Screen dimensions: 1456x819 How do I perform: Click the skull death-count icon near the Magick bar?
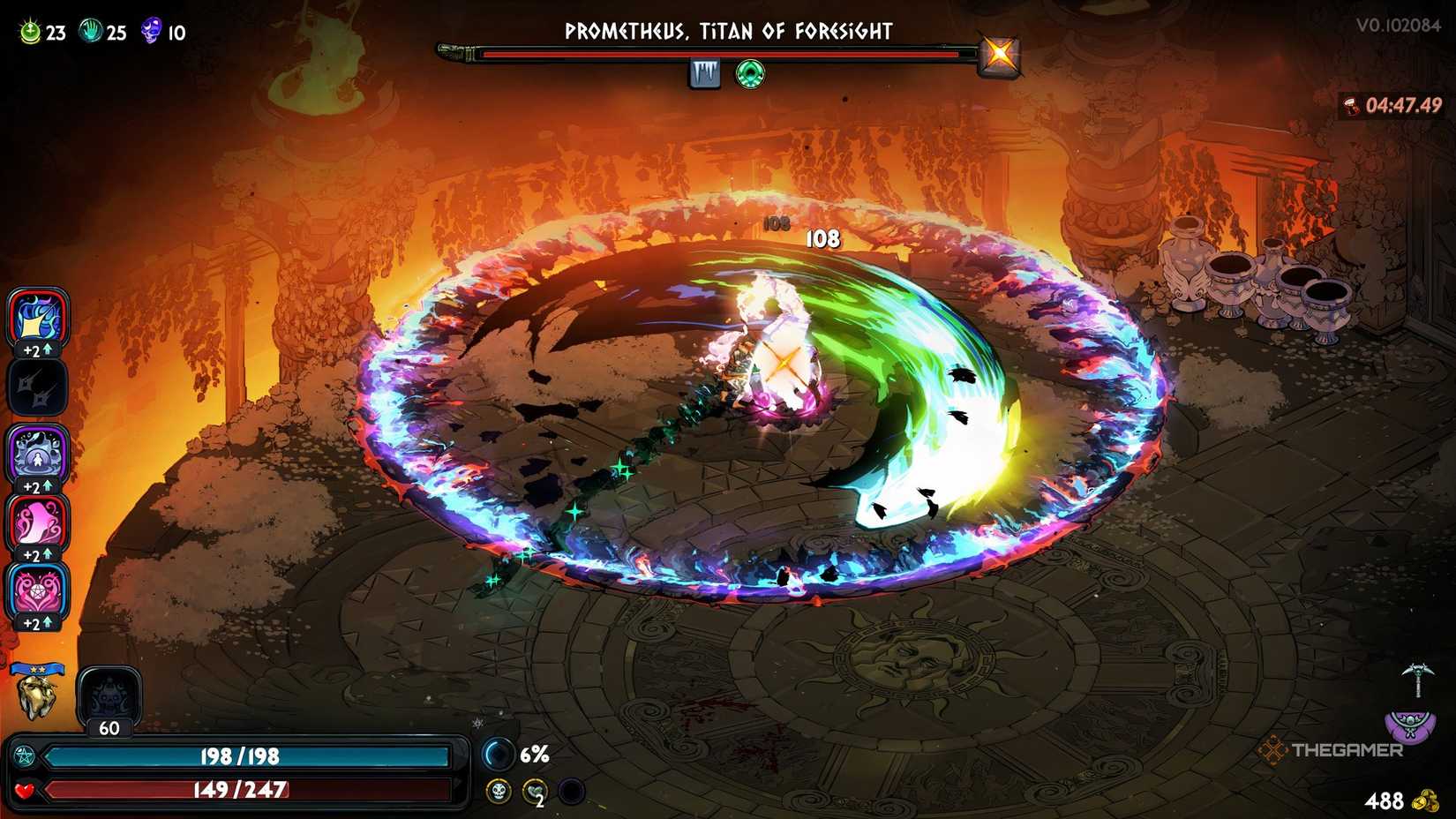tap(499, 792)
